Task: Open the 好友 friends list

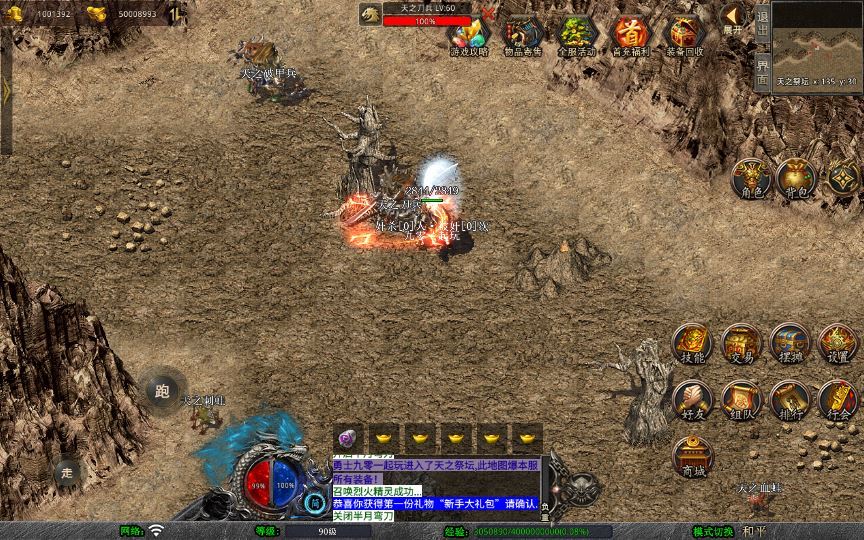Action: [692, 399]
